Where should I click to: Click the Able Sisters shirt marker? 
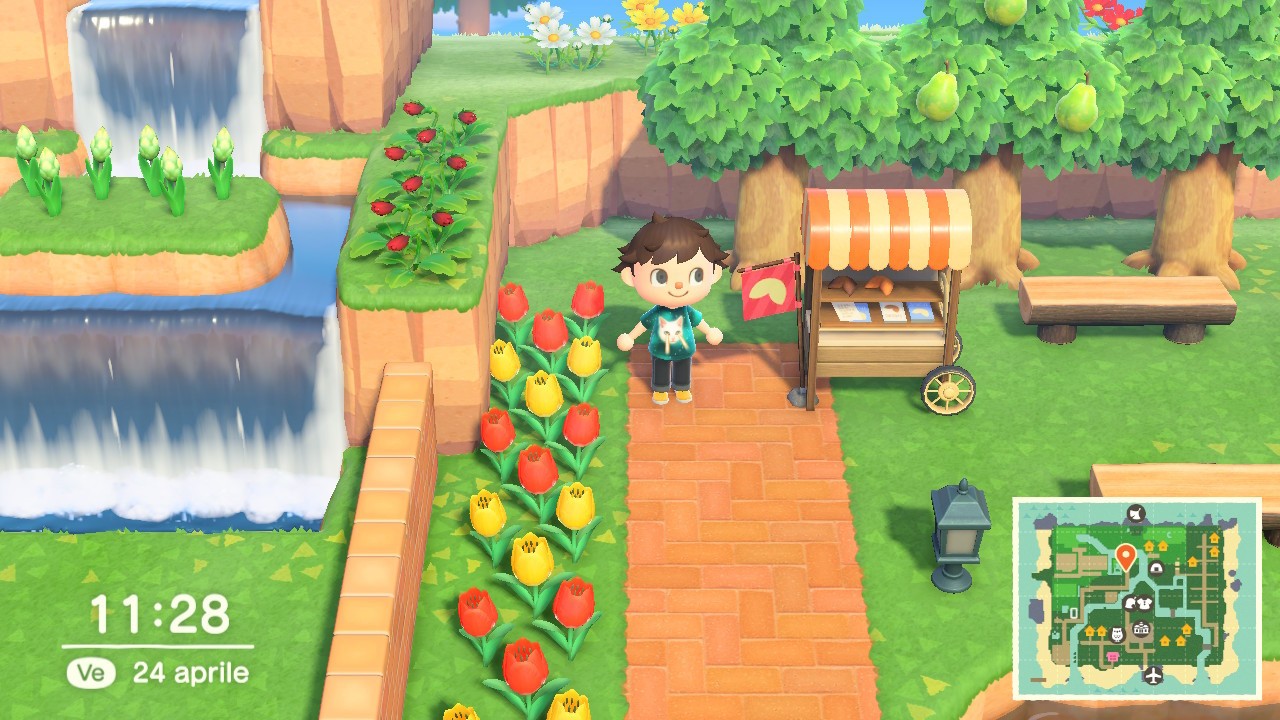coord(1145,603)
